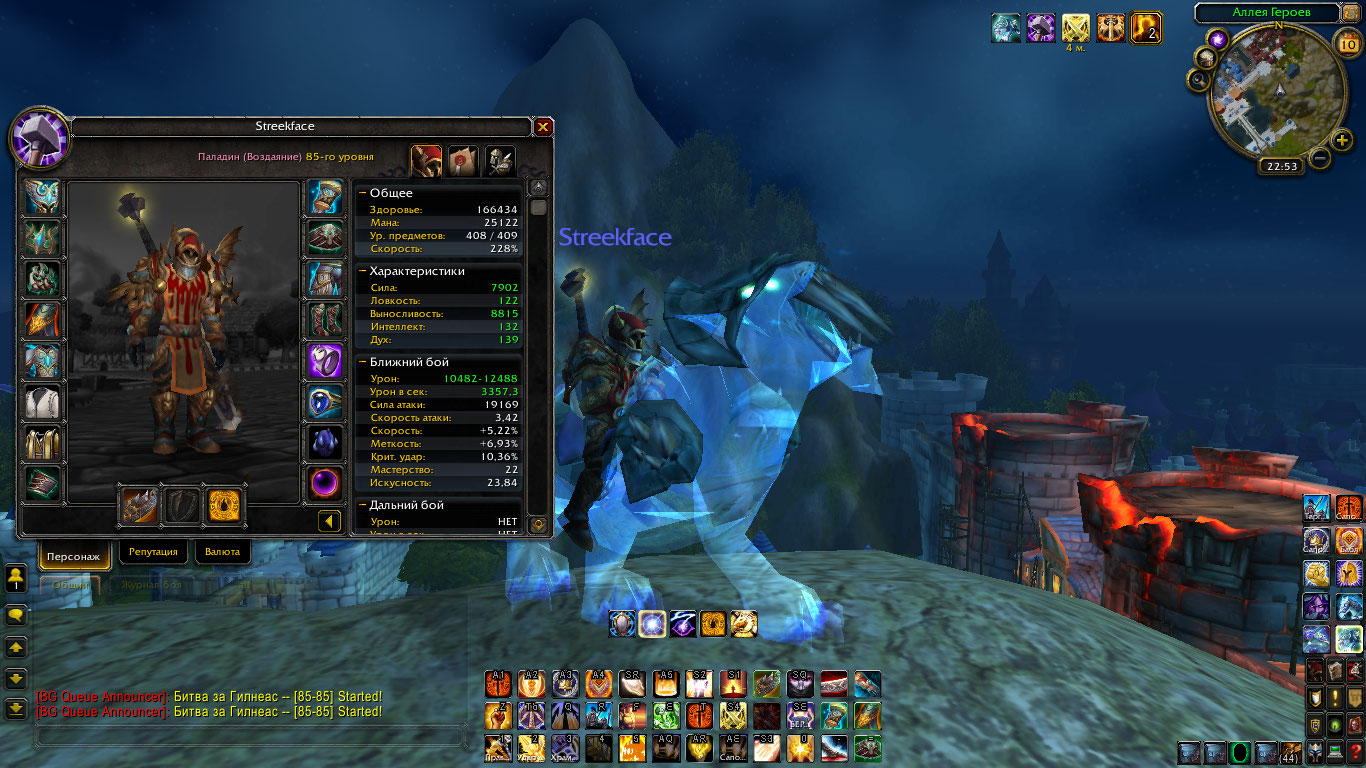Collapse the character stats side panel arrow
Viewport: 1366px width, 768px height.
pyautogui.click(x=329, y=521)
